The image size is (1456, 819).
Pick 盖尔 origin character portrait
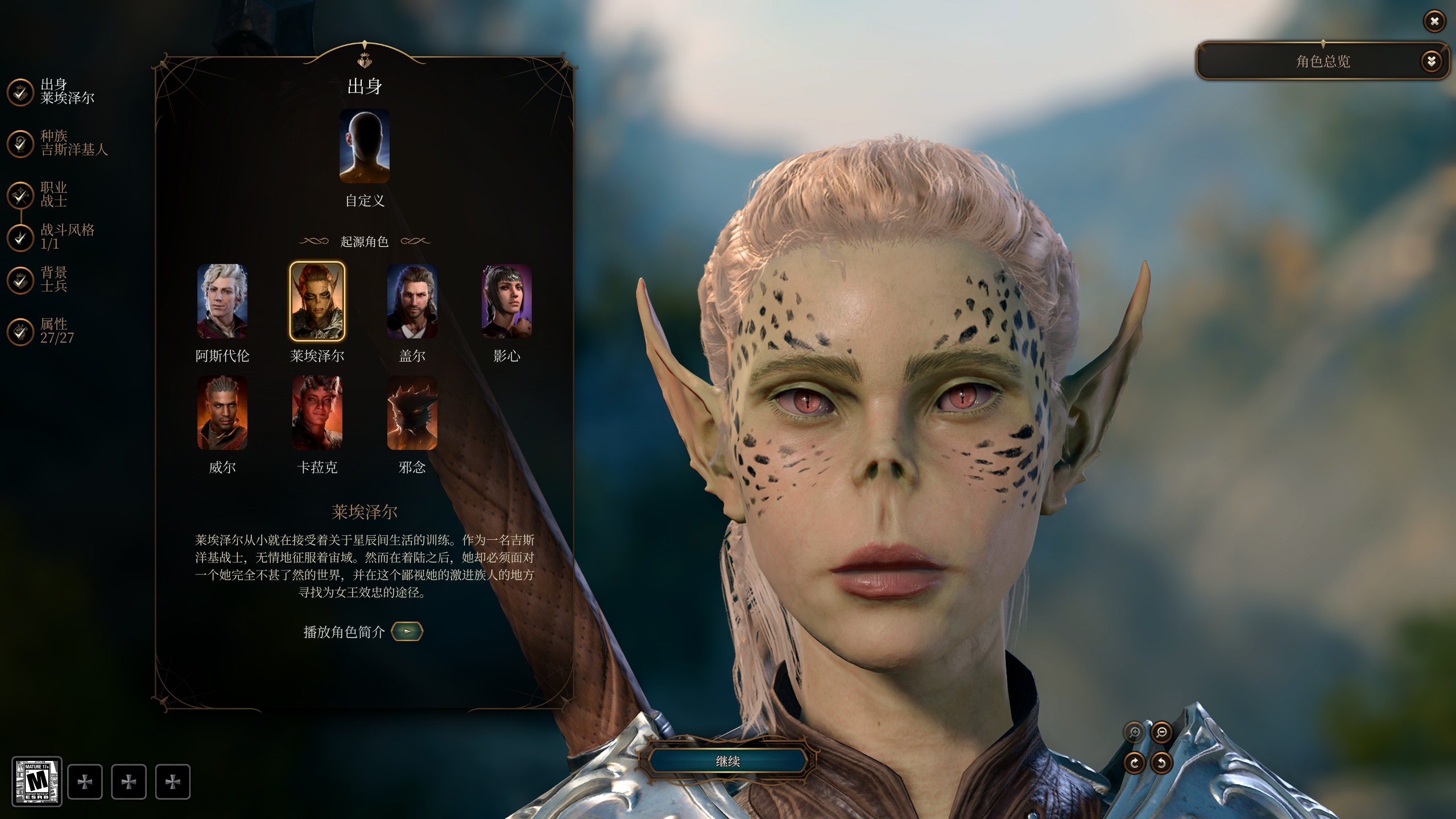point(412,301)
